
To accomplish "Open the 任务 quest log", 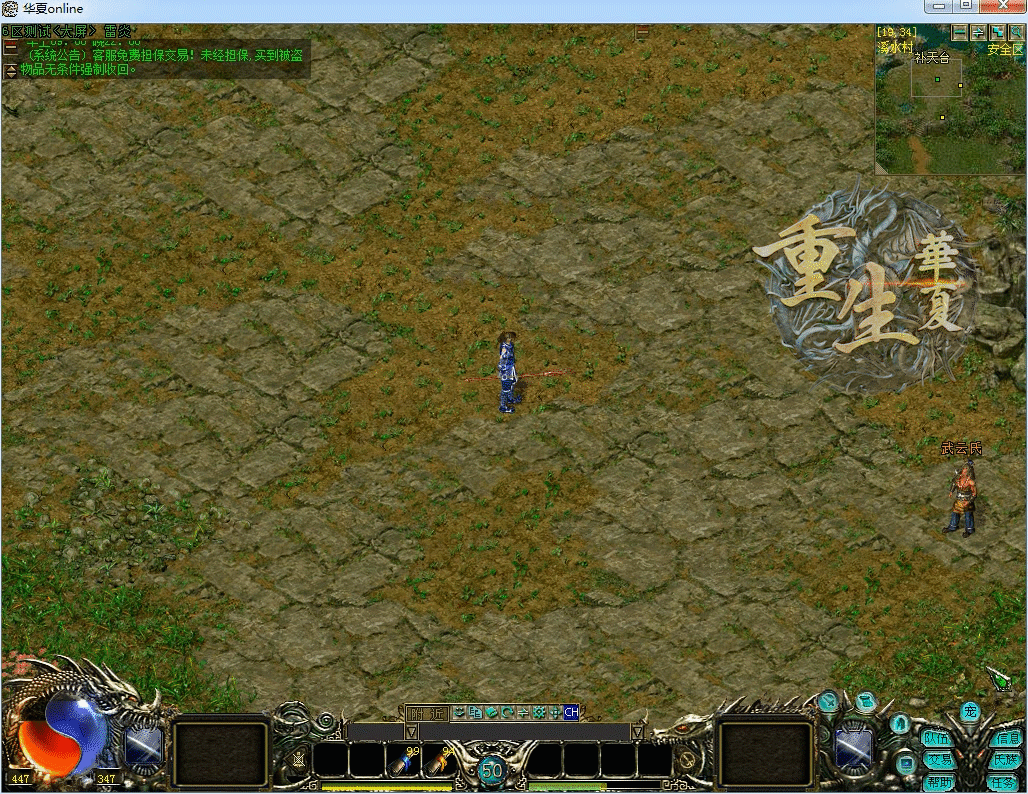I will tap(1005, 782).
